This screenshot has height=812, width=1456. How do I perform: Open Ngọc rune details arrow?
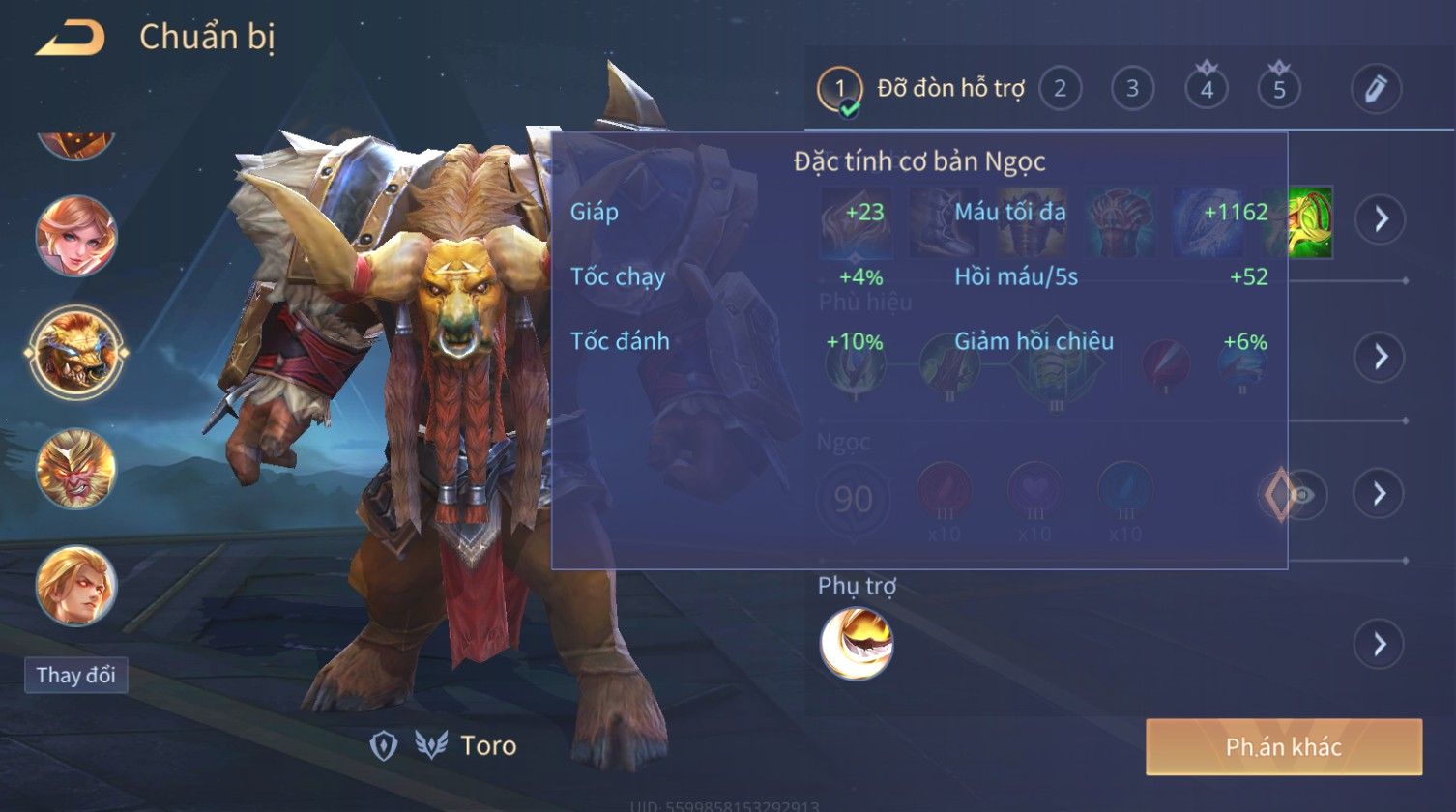(1380, 494)
